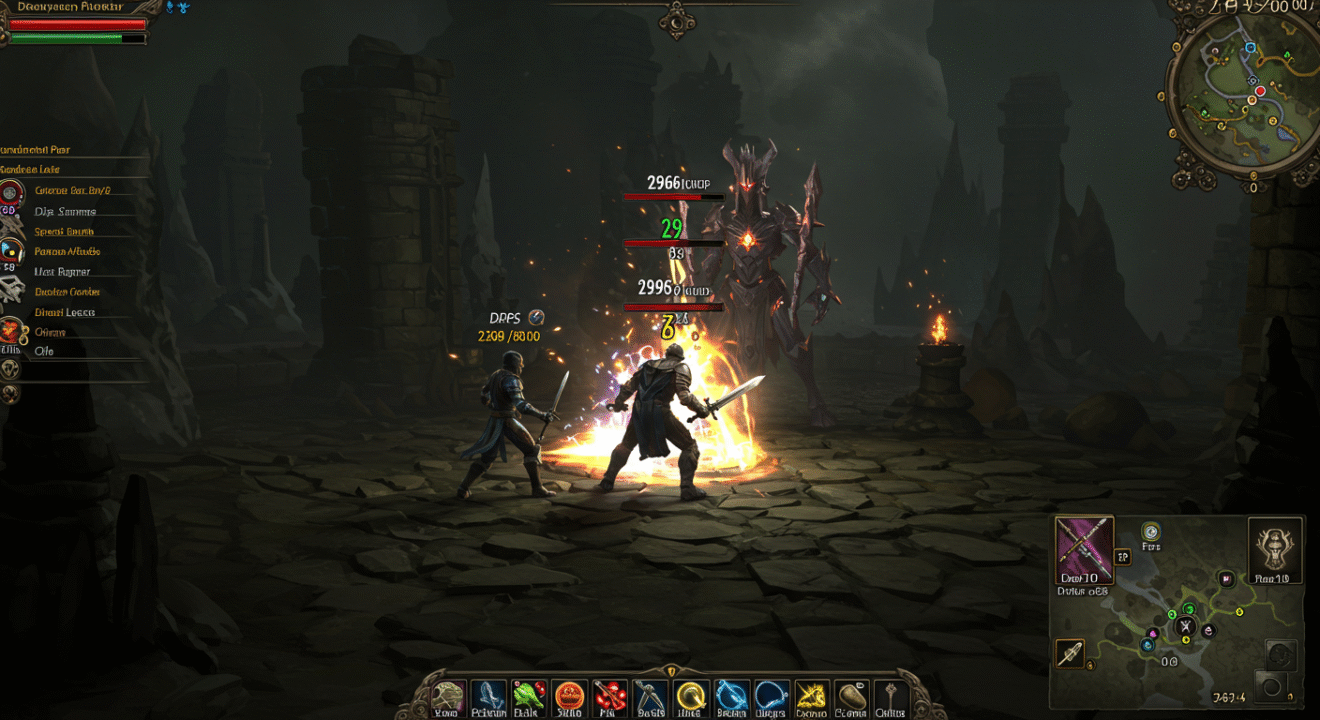
Task: Select the crossed daggers hotbar slot
Action: click(x=650, y=695)
